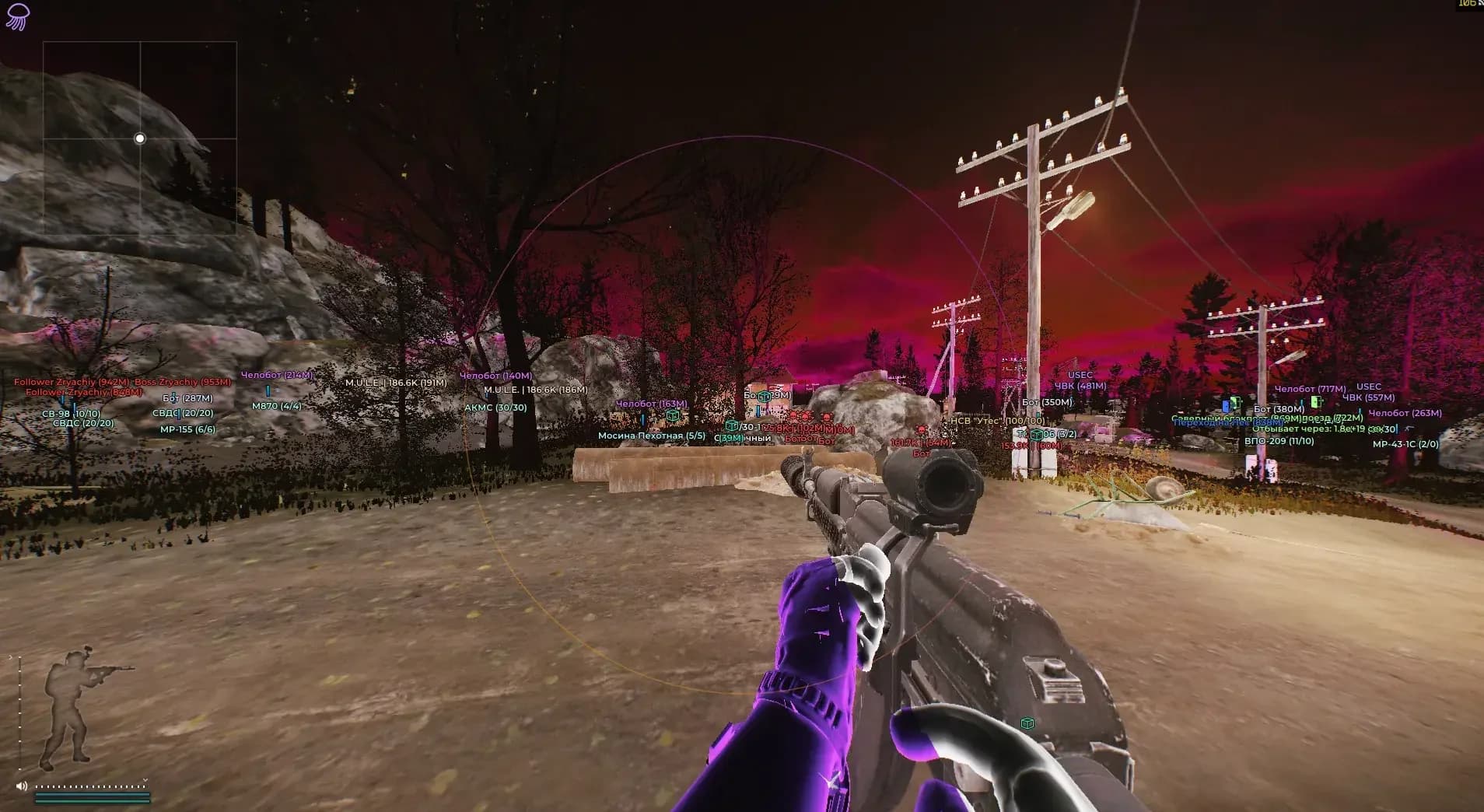Click the loot cube icon beside АКМС label
The image size is (1484, 812).
click(672, 416)
